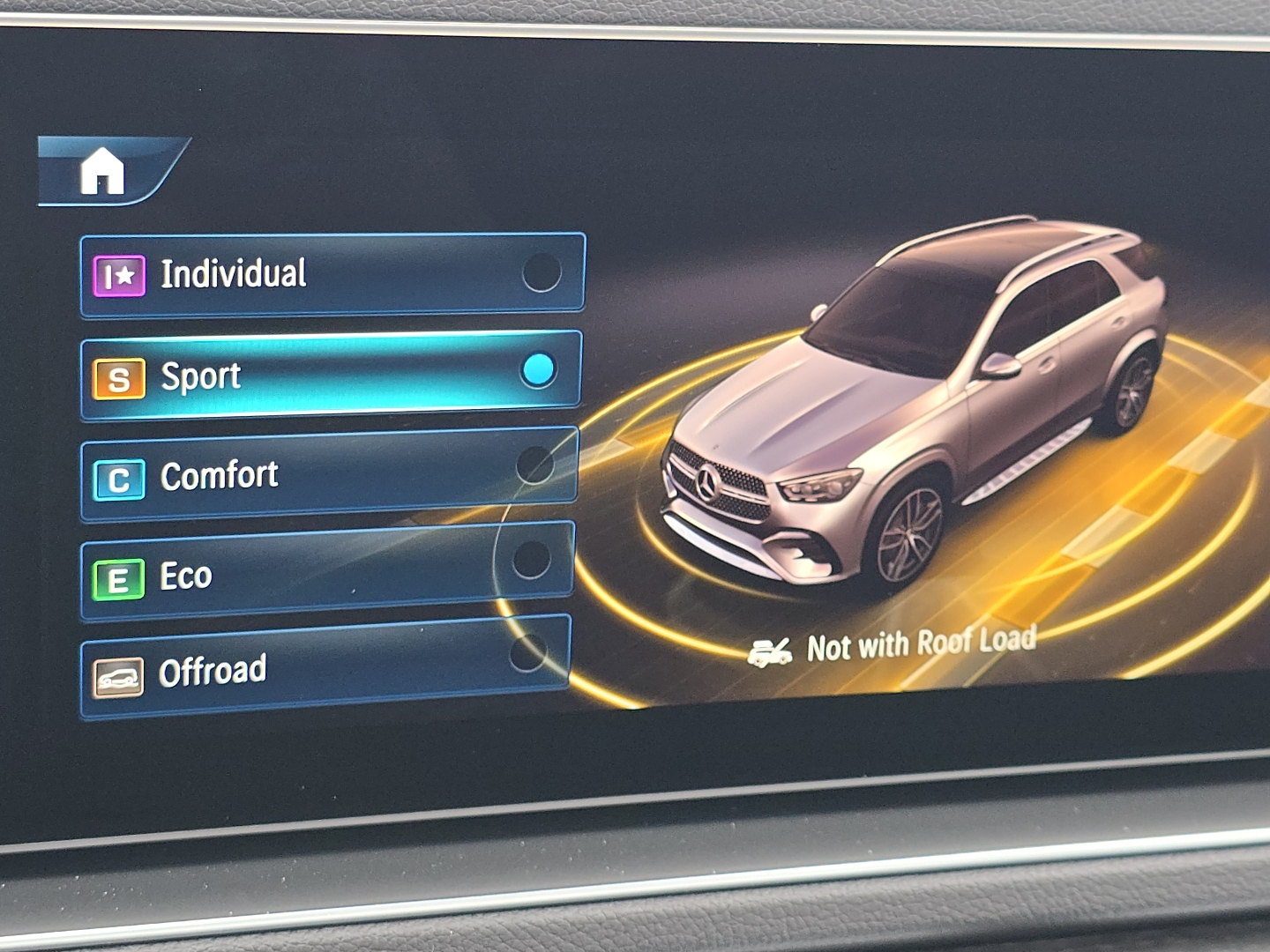
Task: Click the Comfort mode row label
Action: (x=219, y=474)
